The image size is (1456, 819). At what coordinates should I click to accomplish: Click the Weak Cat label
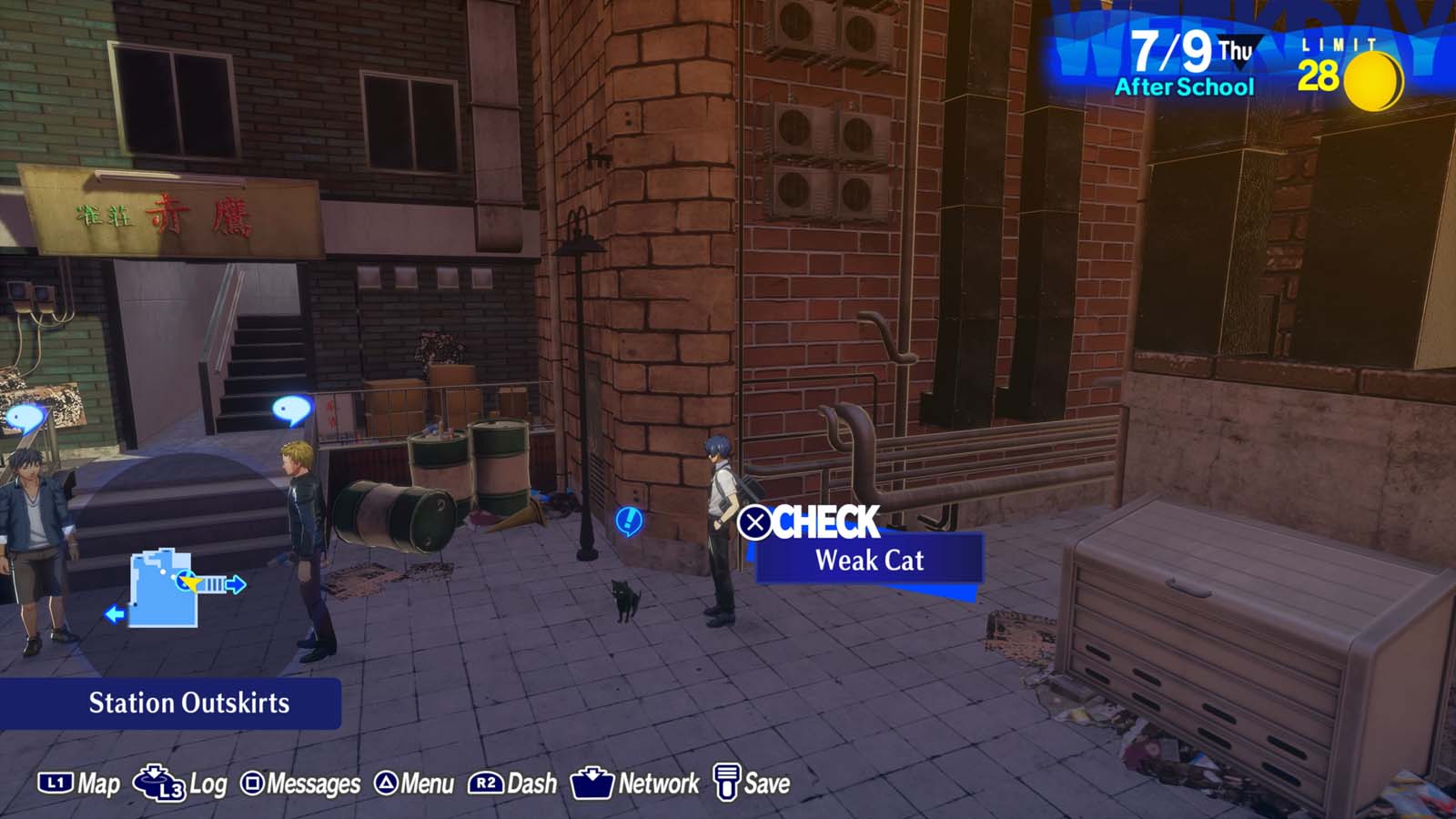[x=868, y=561]
